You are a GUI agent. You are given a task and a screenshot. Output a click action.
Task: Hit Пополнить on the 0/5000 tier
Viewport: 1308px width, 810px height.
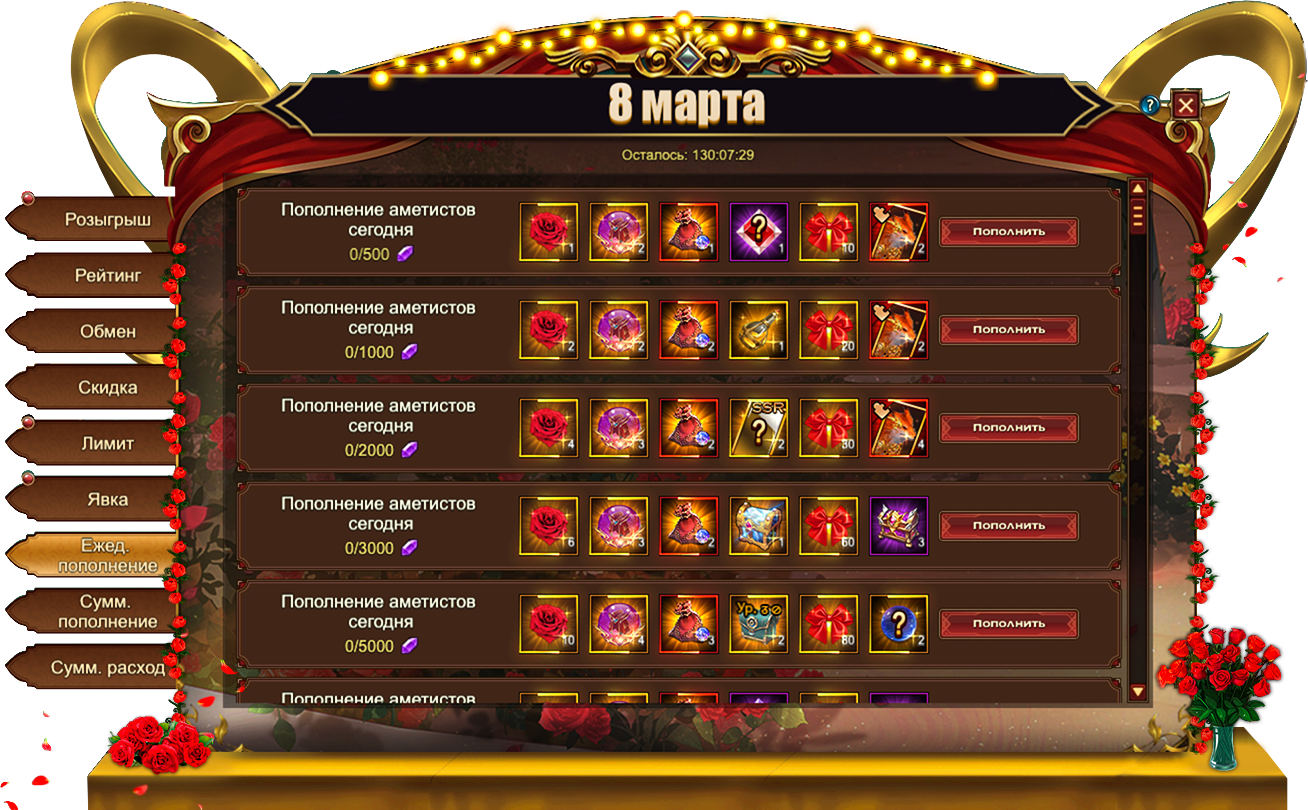(1009, 624)
